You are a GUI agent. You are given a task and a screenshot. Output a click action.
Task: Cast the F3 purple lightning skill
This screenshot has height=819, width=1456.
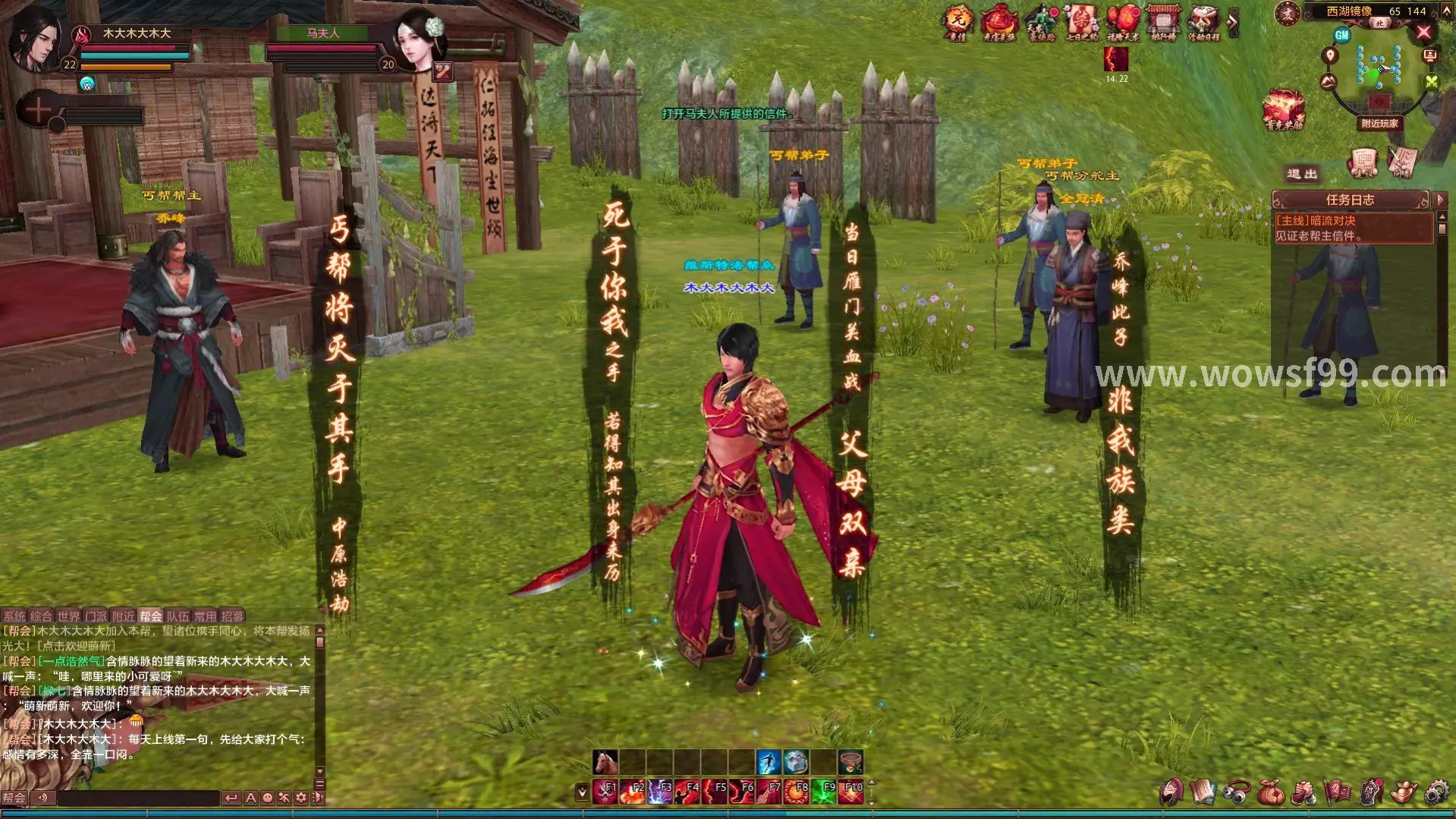pyautogui.click(x=659, y=792)
